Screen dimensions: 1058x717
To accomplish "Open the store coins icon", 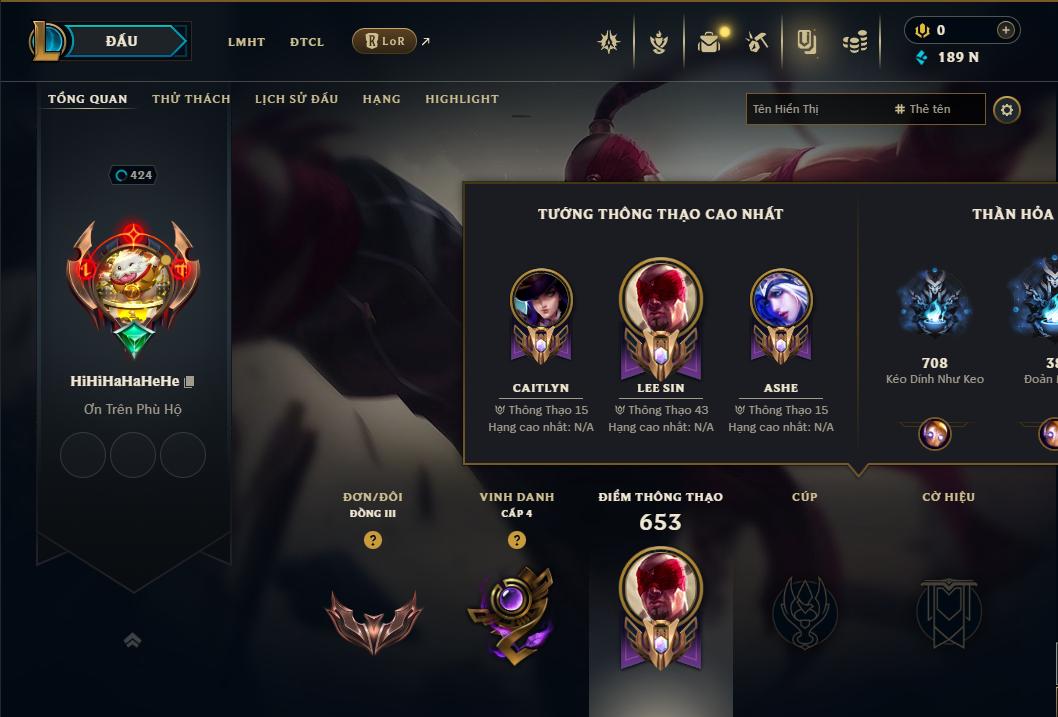I will [x=854, y=42].
